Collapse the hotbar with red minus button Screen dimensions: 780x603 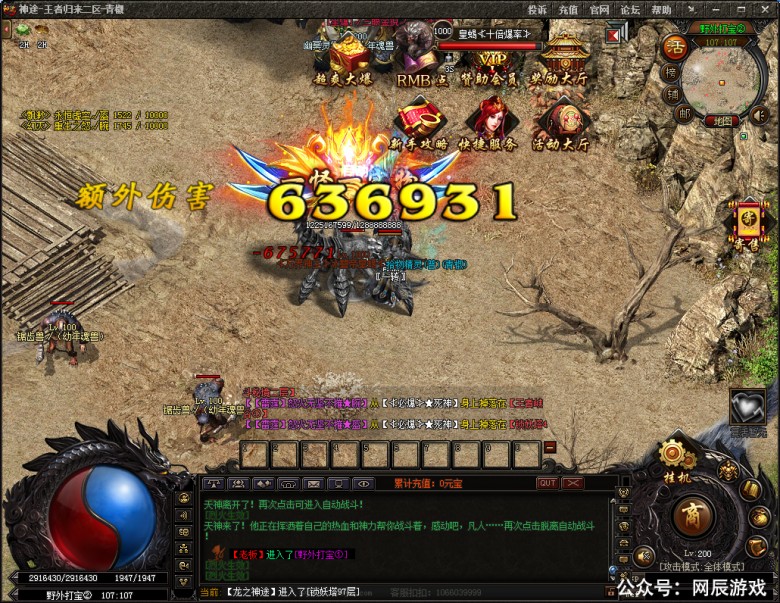pos(549,449)
